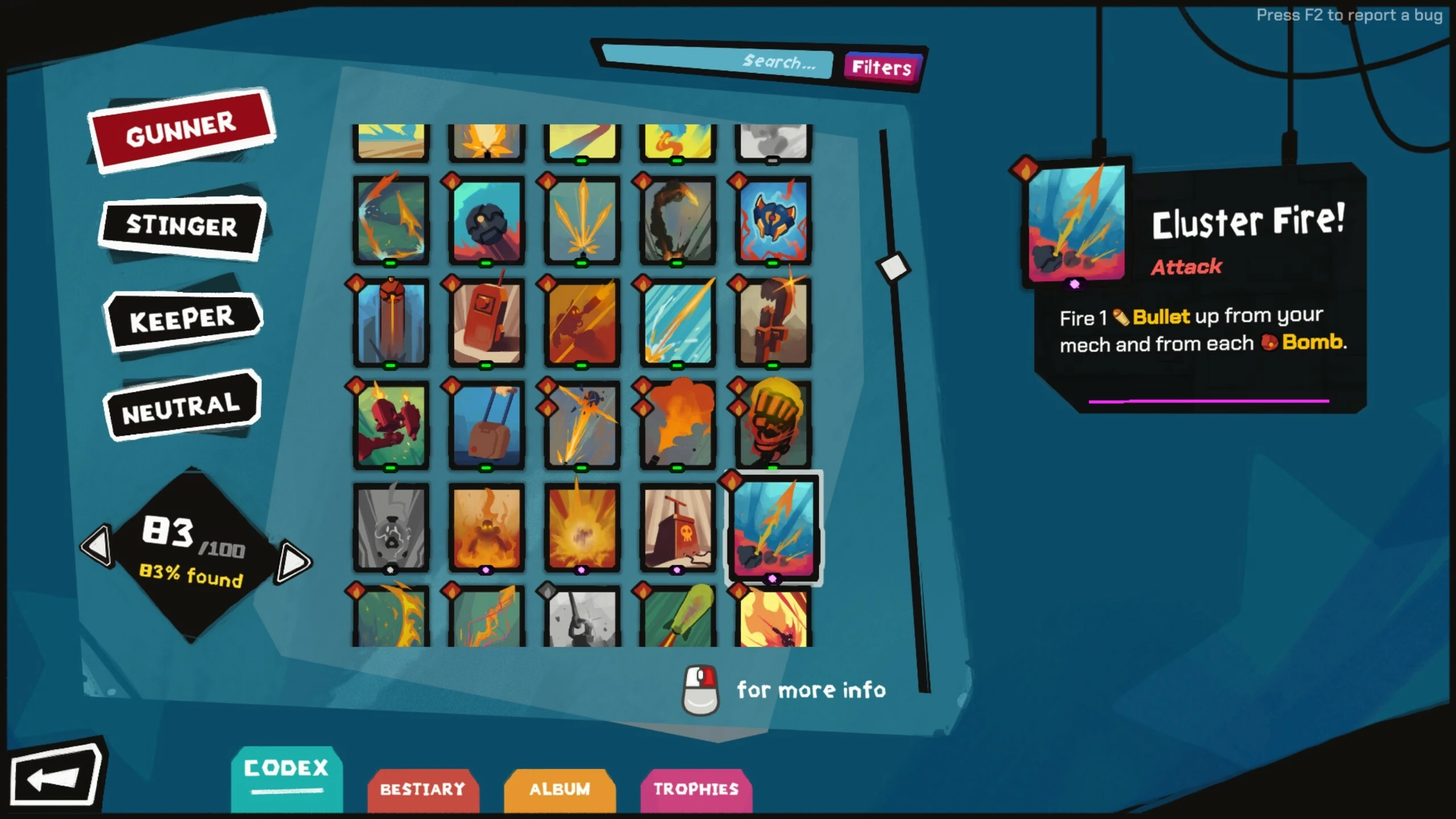The width and height of the screenshot is (1456, 819).
Task: Open the Filters menu
Action: click(882, 68)
